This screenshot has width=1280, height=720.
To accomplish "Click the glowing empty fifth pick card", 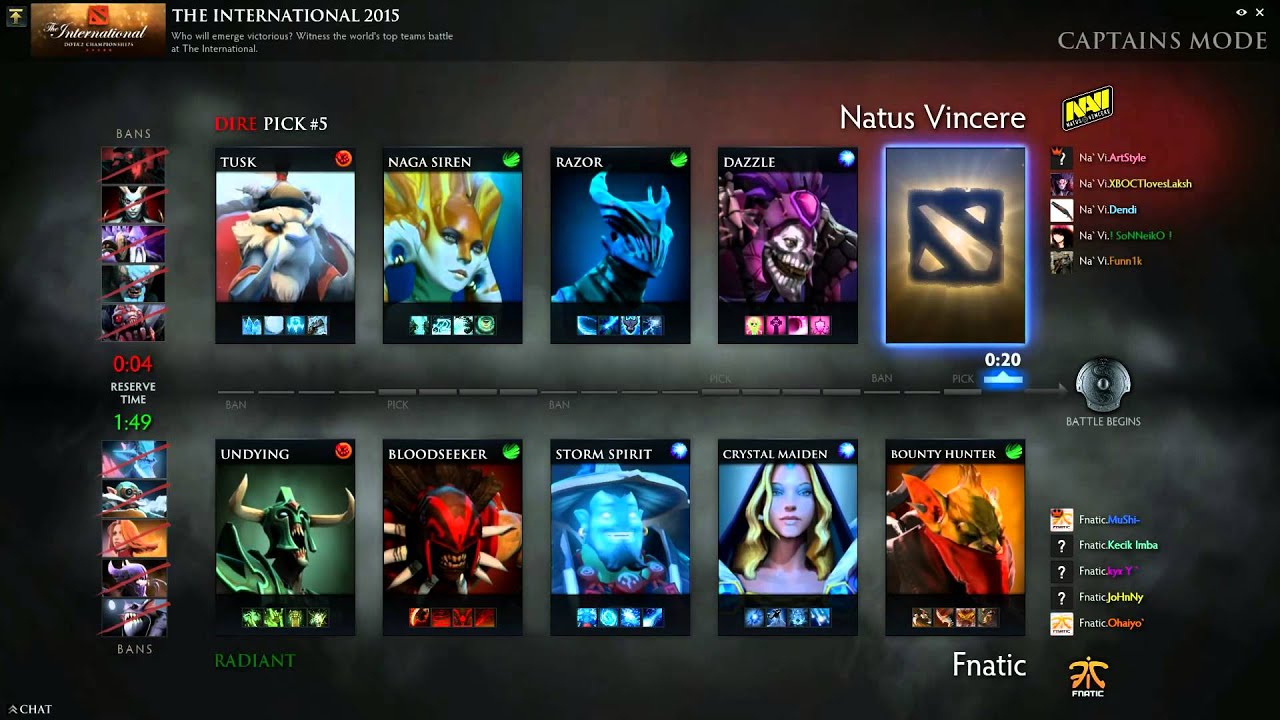I will 955,245.
